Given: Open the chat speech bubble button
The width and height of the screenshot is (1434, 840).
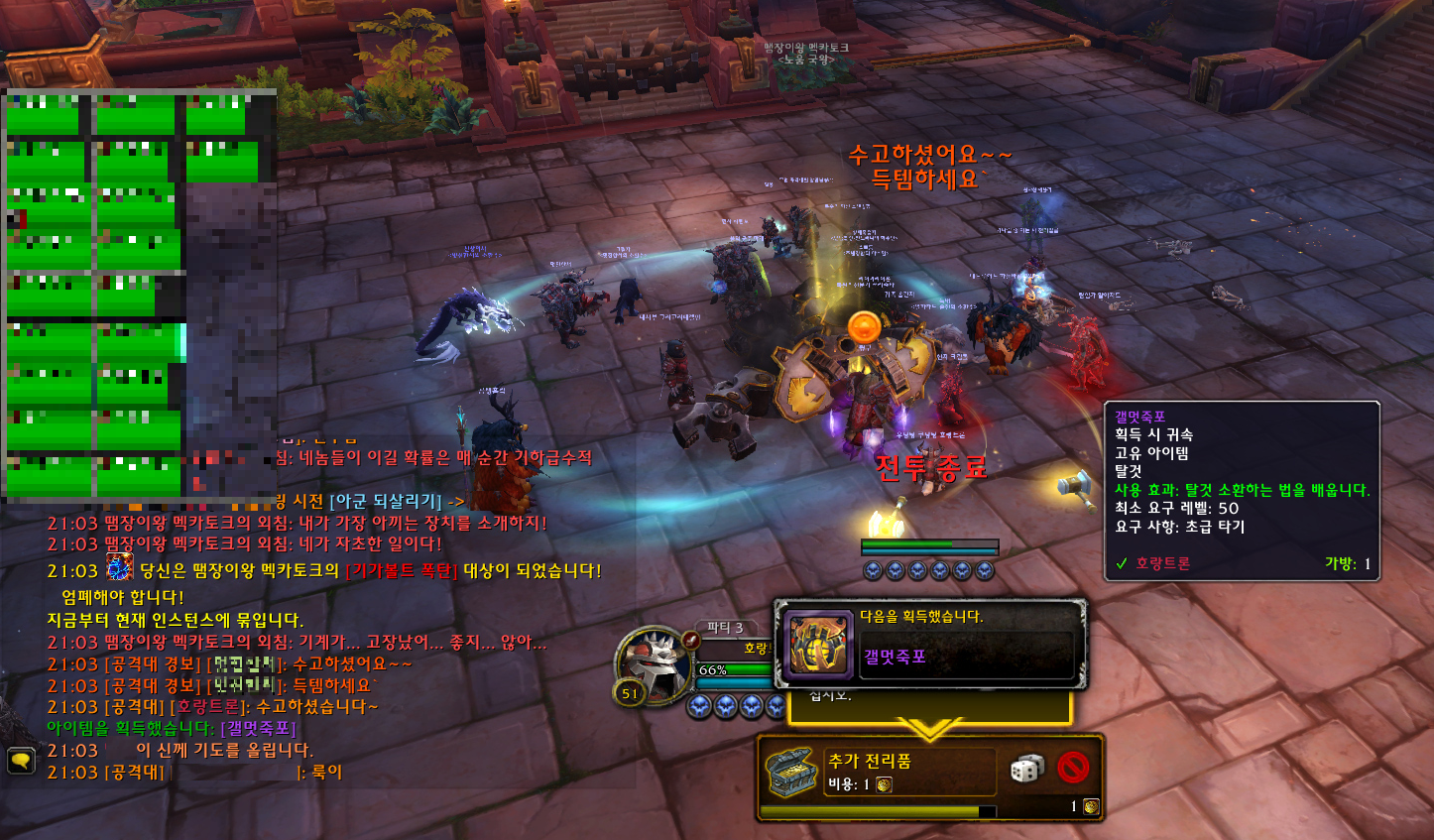Looking at the screenshot, I should [x=21, y=761].
